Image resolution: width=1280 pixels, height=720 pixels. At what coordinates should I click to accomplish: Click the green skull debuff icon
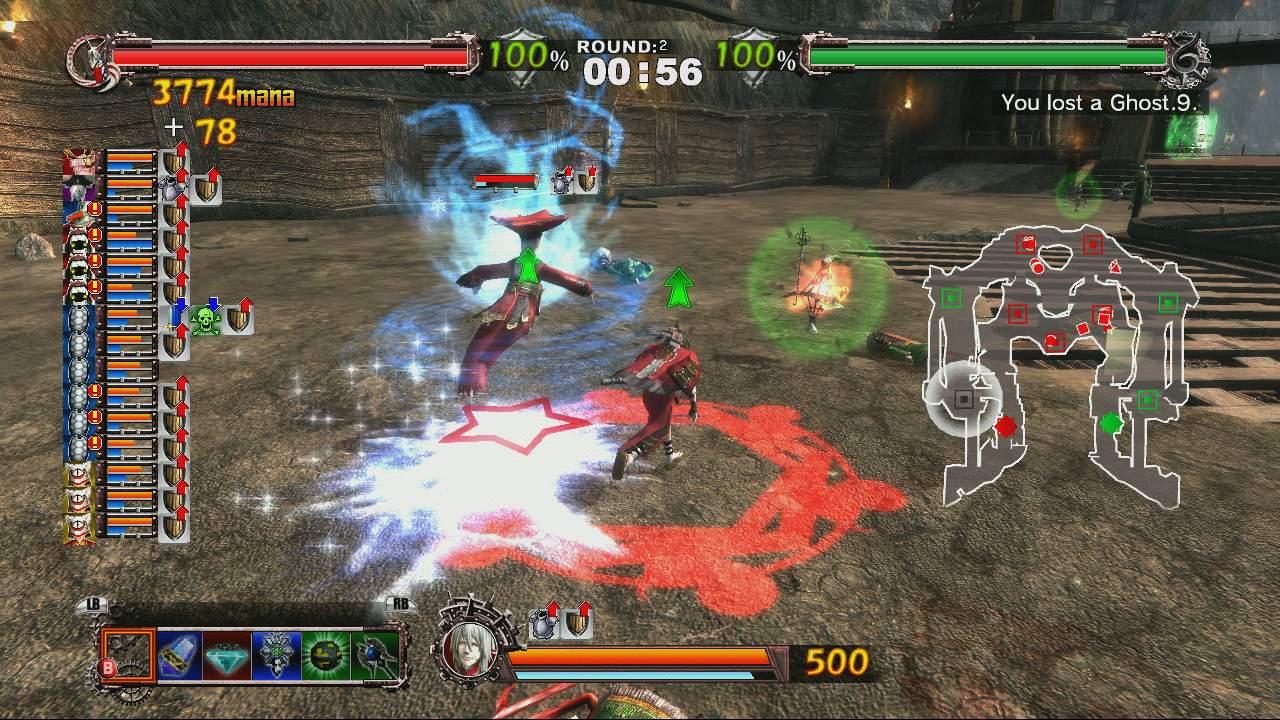(x=205, y=320)
